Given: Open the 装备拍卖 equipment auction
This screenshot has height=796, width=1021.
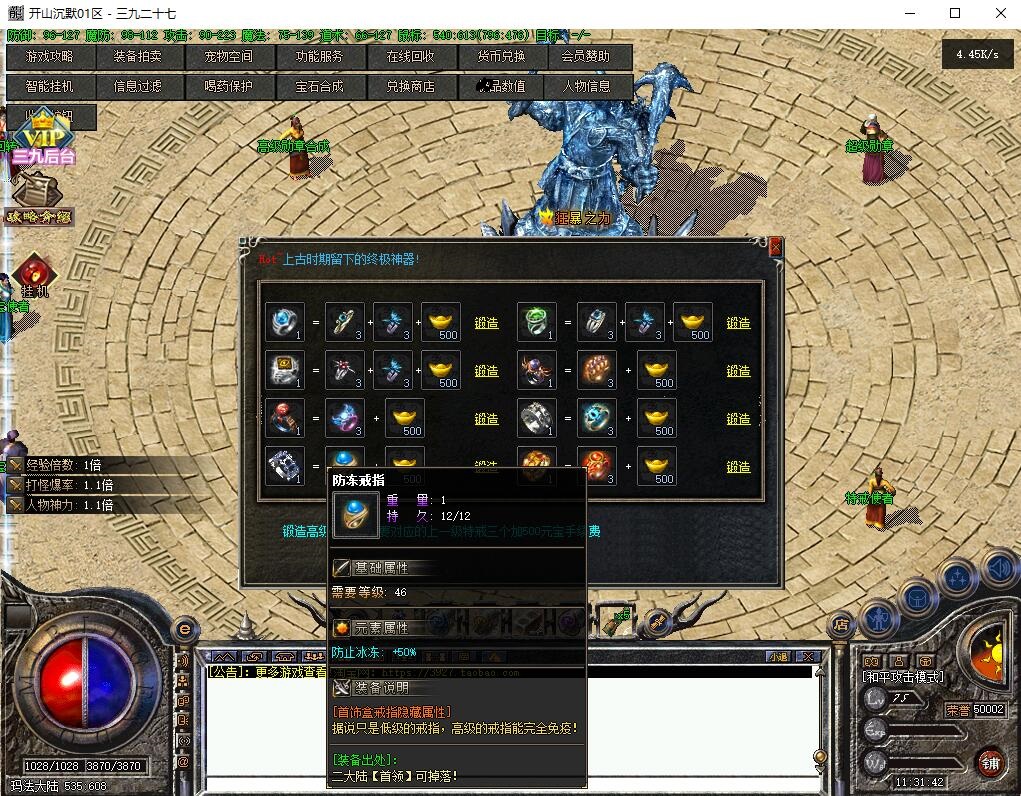Looking at the screenshot, I should (138, 57).
